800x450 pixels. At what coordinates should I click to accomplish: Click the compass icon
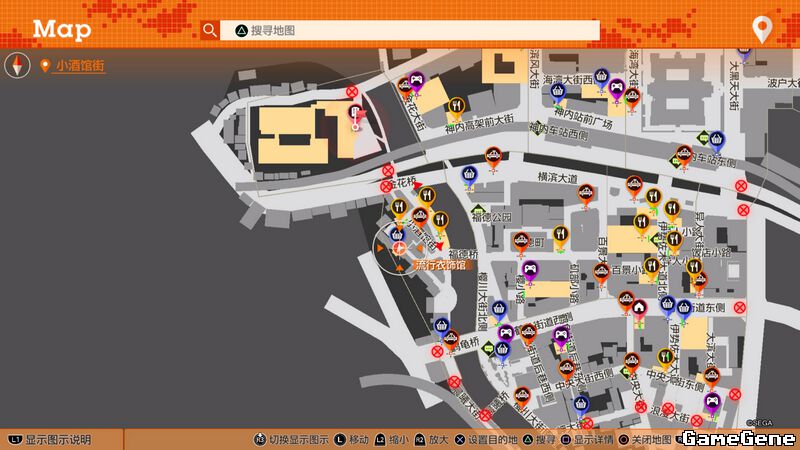tap(15, 66)
